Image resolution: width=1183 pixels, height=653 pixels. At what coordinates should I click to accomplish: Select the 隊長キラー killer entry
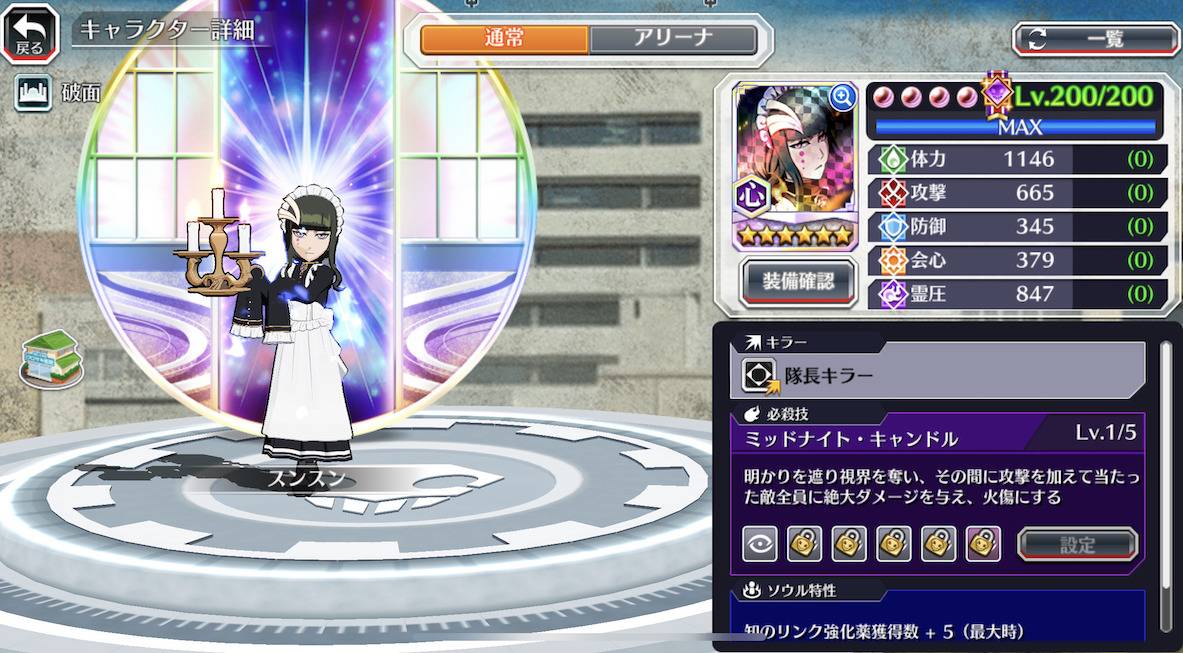(x=938, y=375)
